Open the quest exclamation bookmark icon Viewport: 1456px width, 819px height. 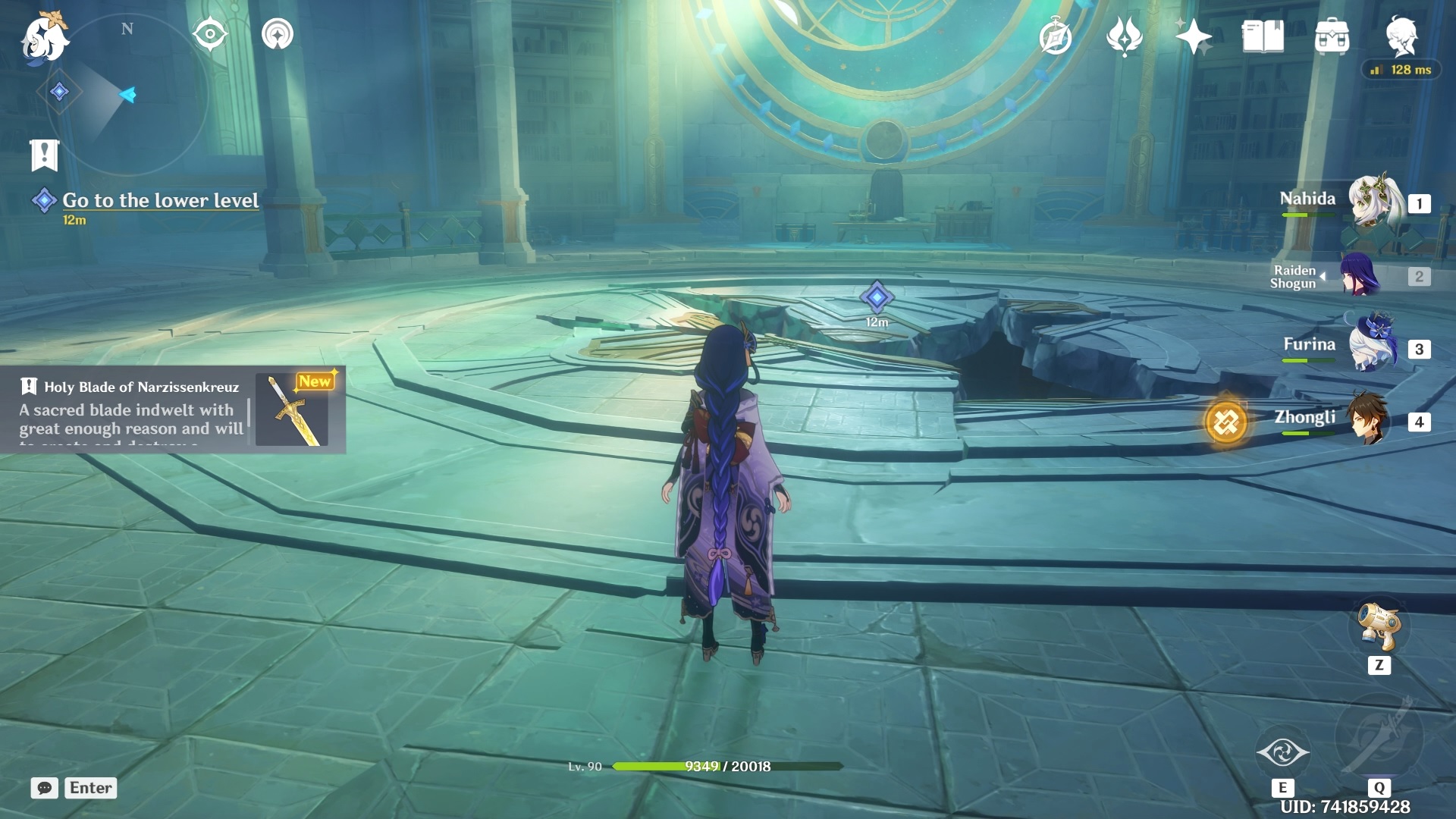[x=44, y=155]
